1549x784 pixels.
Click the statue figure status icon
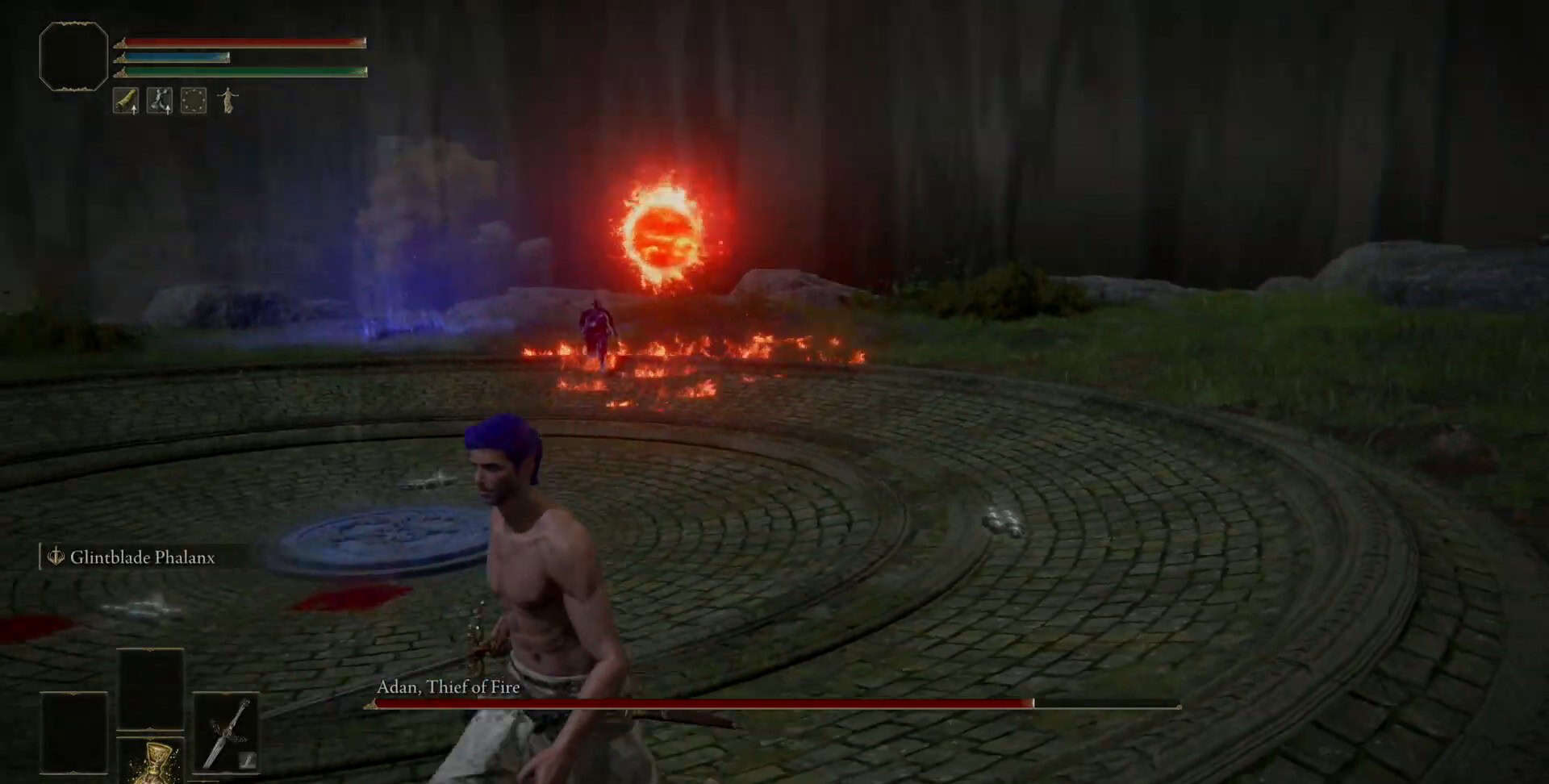(x=228, y=101)
